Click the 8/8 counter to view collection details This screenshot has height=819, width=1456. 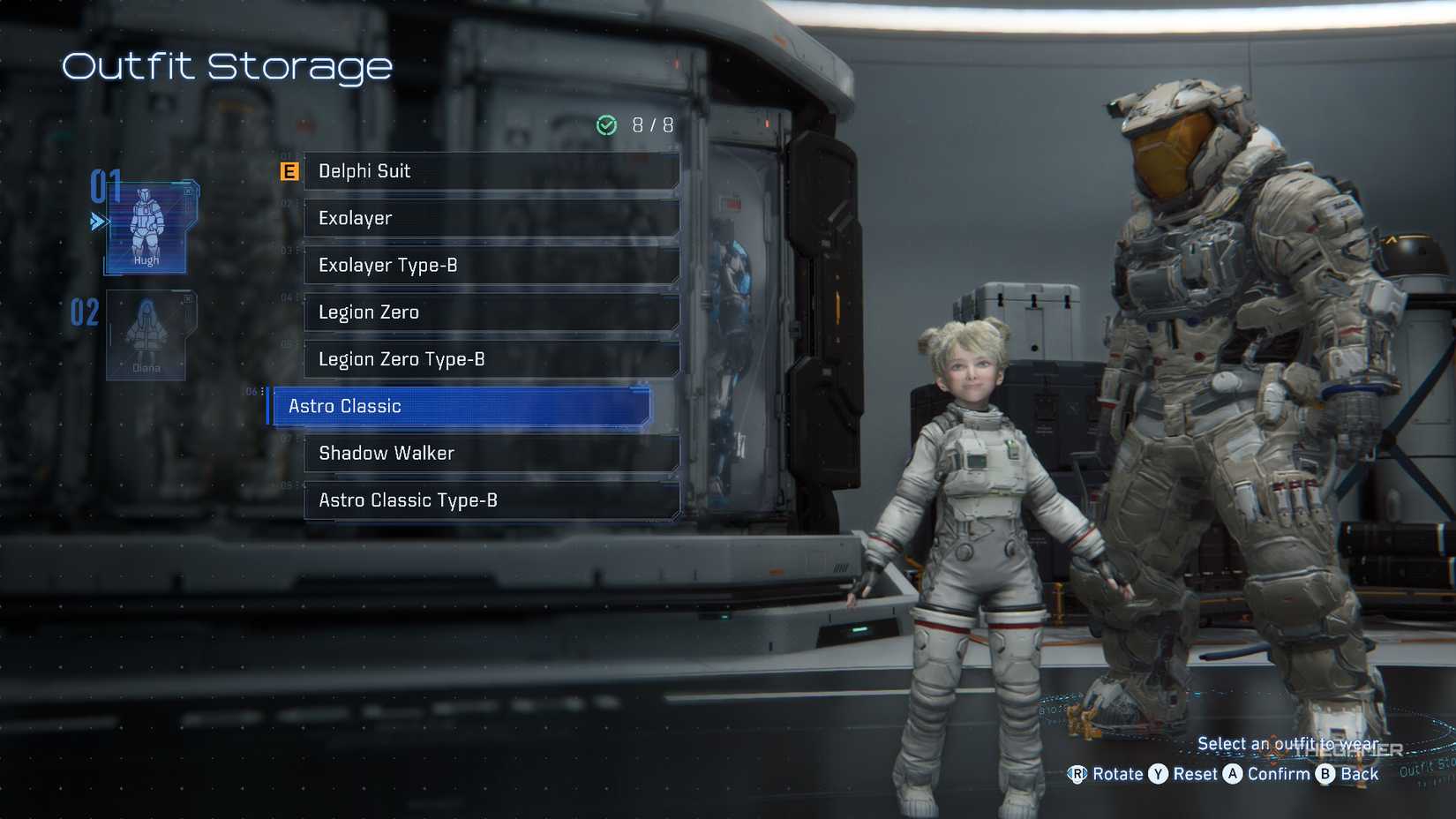click(650, 125)
